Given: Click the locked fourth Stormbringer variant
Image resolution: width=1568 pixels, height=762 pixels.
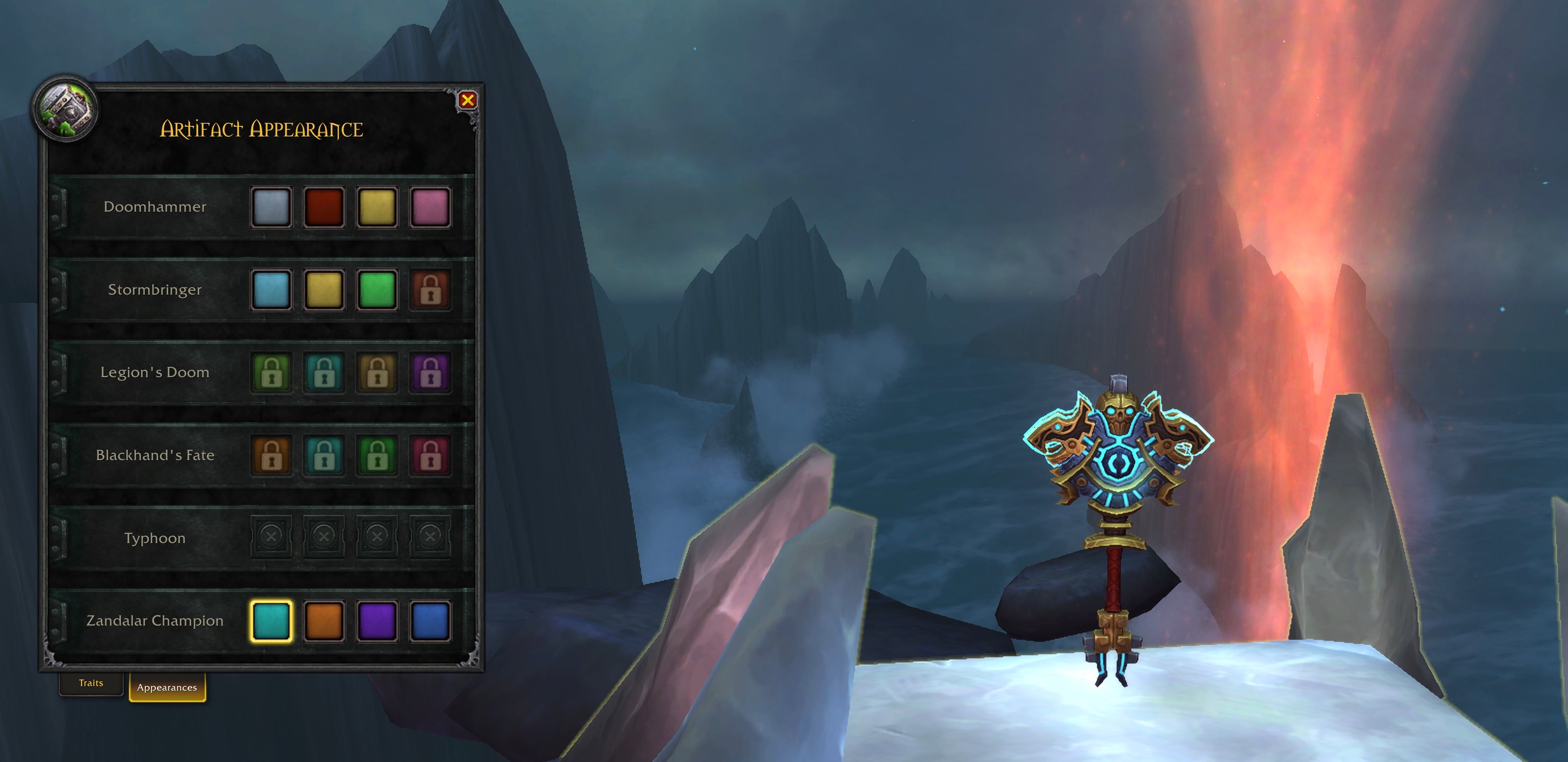Looking at the screenshot, I should [430, 290].
